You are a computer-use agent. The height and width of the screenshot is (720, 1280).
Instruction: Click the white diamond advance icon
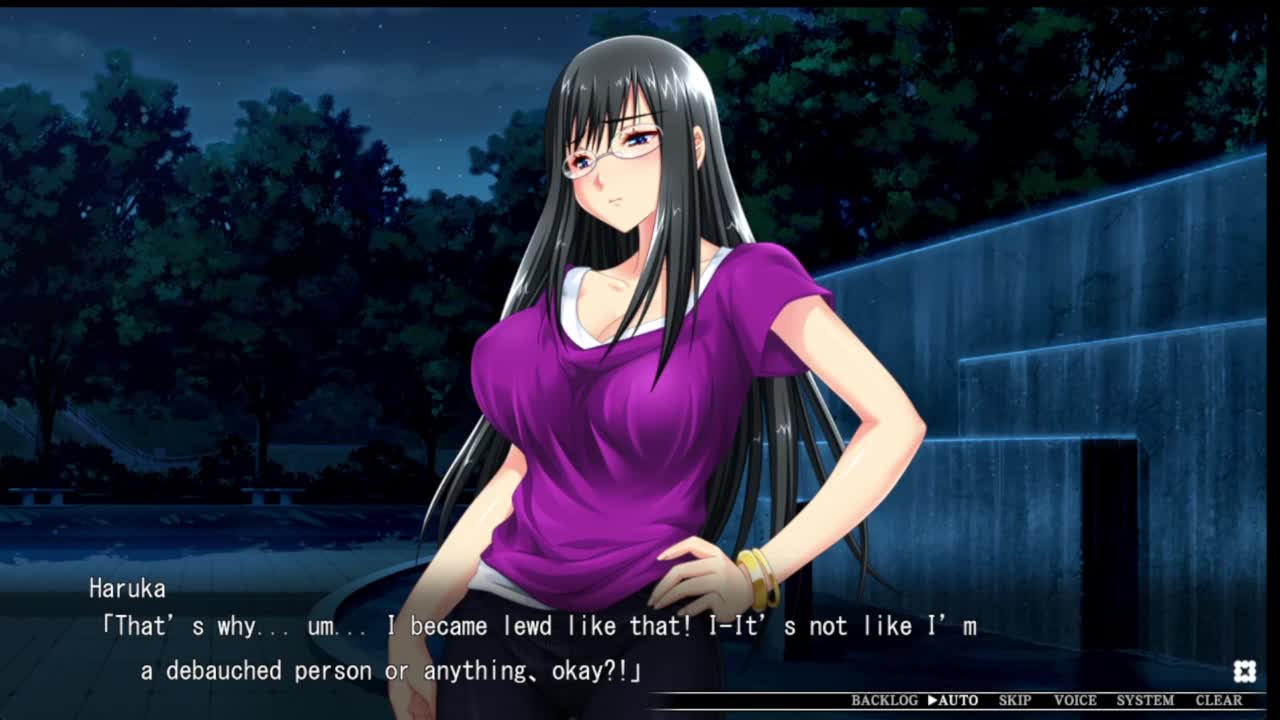point(1244,670)
